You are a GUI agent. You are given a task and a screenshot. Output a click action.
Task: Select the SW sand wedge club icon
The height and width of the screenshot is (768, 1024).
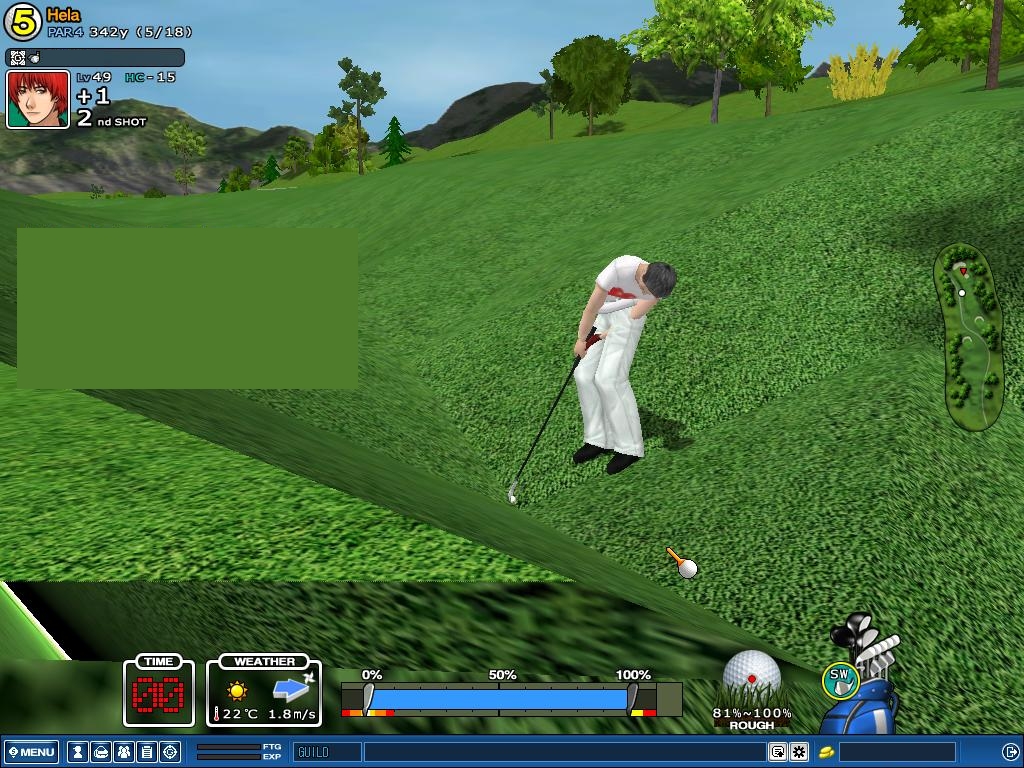point(840,680)
